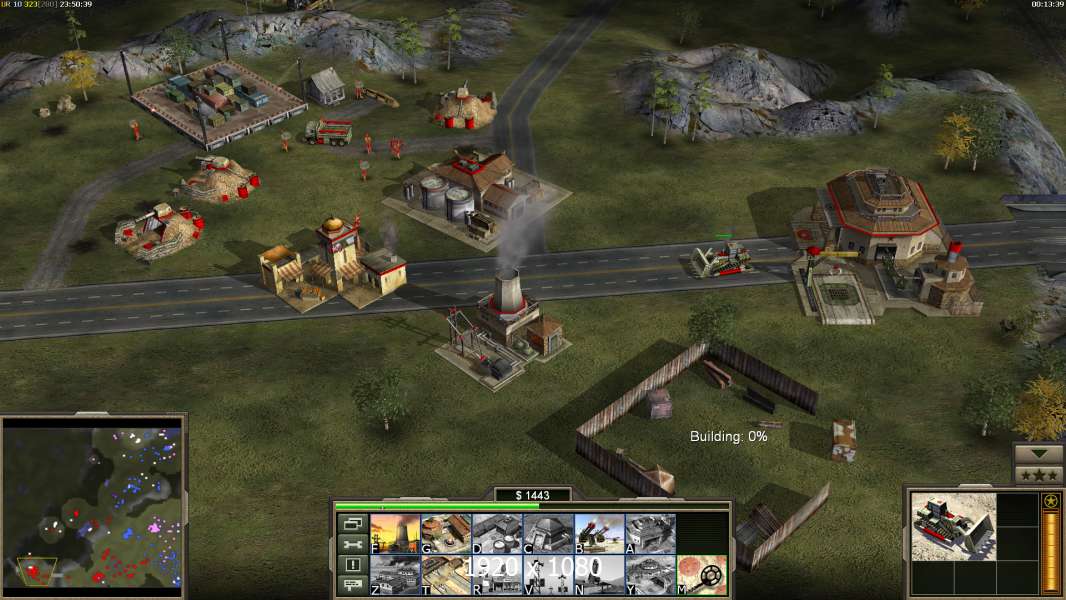Choose the supply center build icon (G)
The width and height of the screenshot is (1066, 600).
click(446, 533)
